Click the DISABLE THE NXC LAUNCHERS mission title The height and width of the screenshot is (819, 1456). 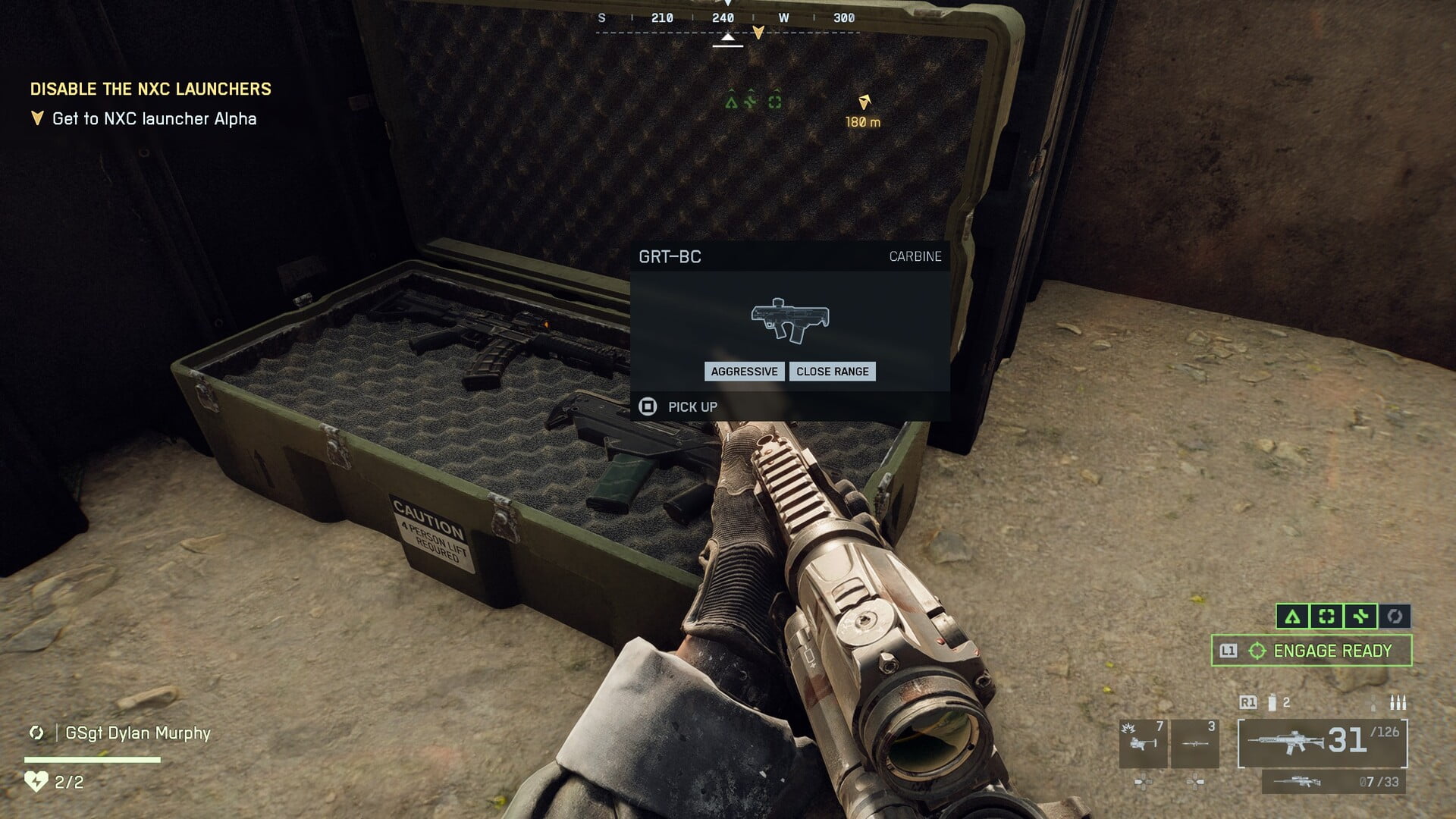(150, 89)
